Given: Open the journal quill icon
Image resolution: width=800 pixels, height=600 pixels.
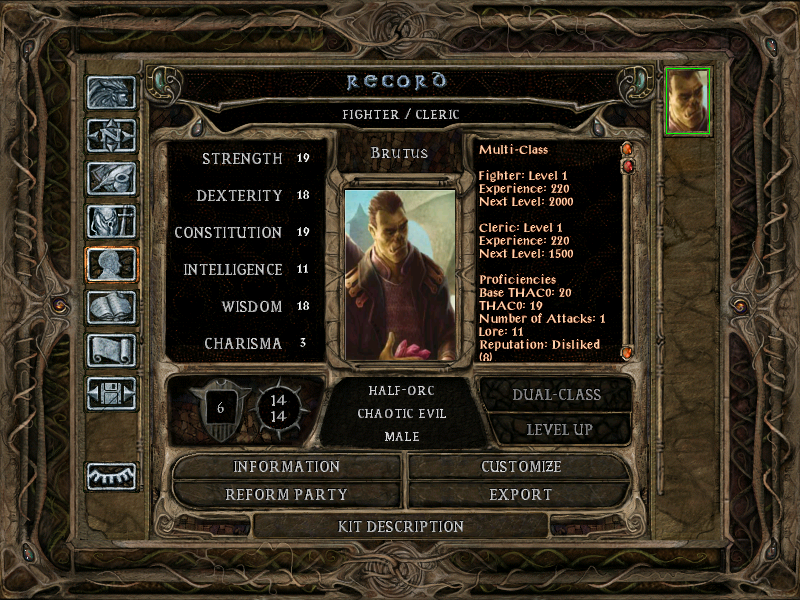Looking at the screenshot, I should [x=111, y=178].
